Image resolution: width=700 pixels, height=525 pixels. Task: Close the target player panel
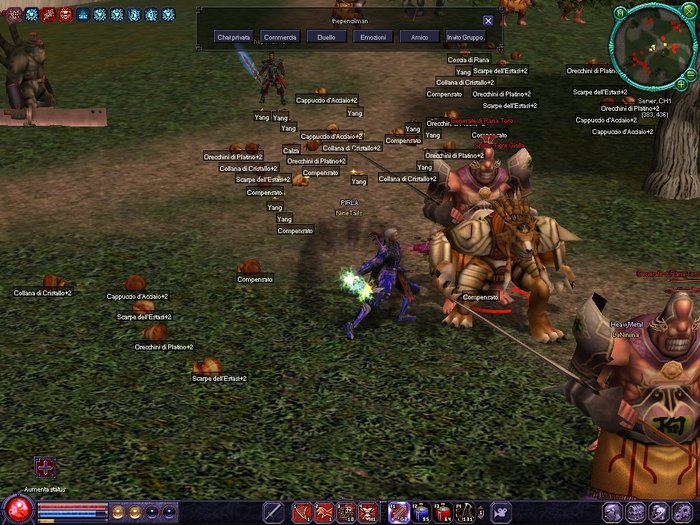coord(488,20)
